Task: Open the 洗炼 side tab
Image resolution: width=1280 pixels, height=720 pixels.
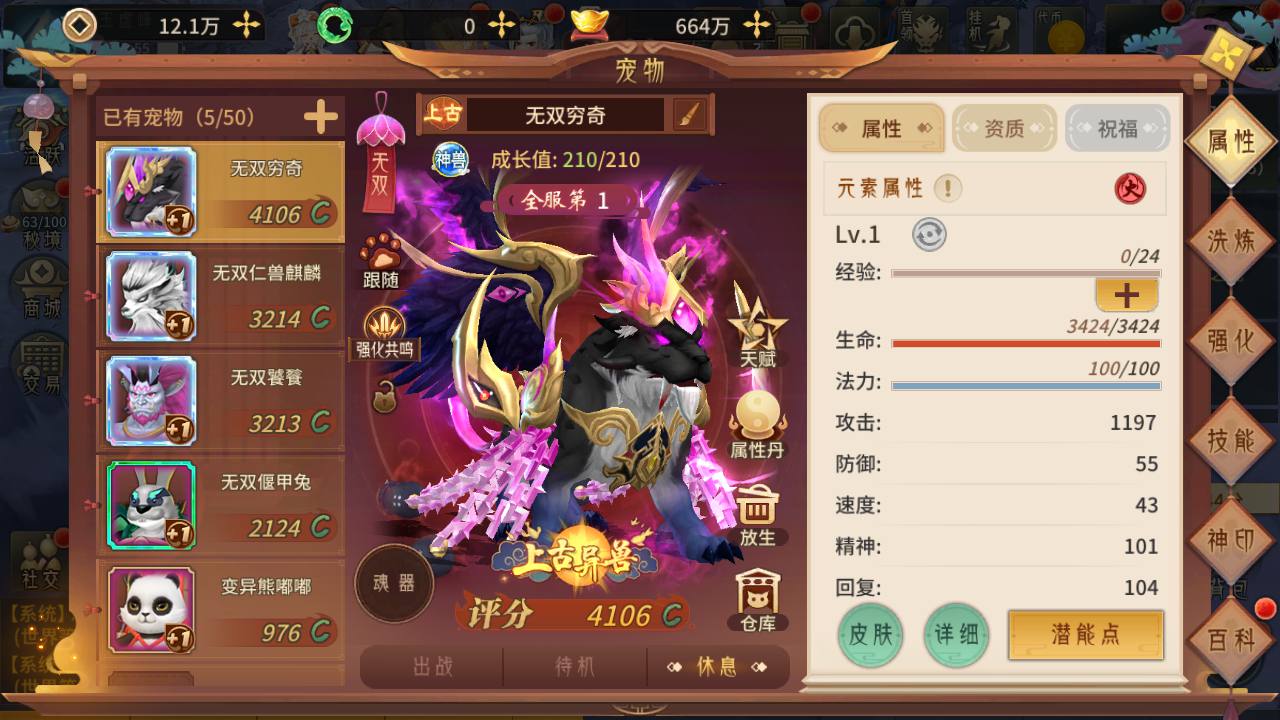Action: (1230, 241)
